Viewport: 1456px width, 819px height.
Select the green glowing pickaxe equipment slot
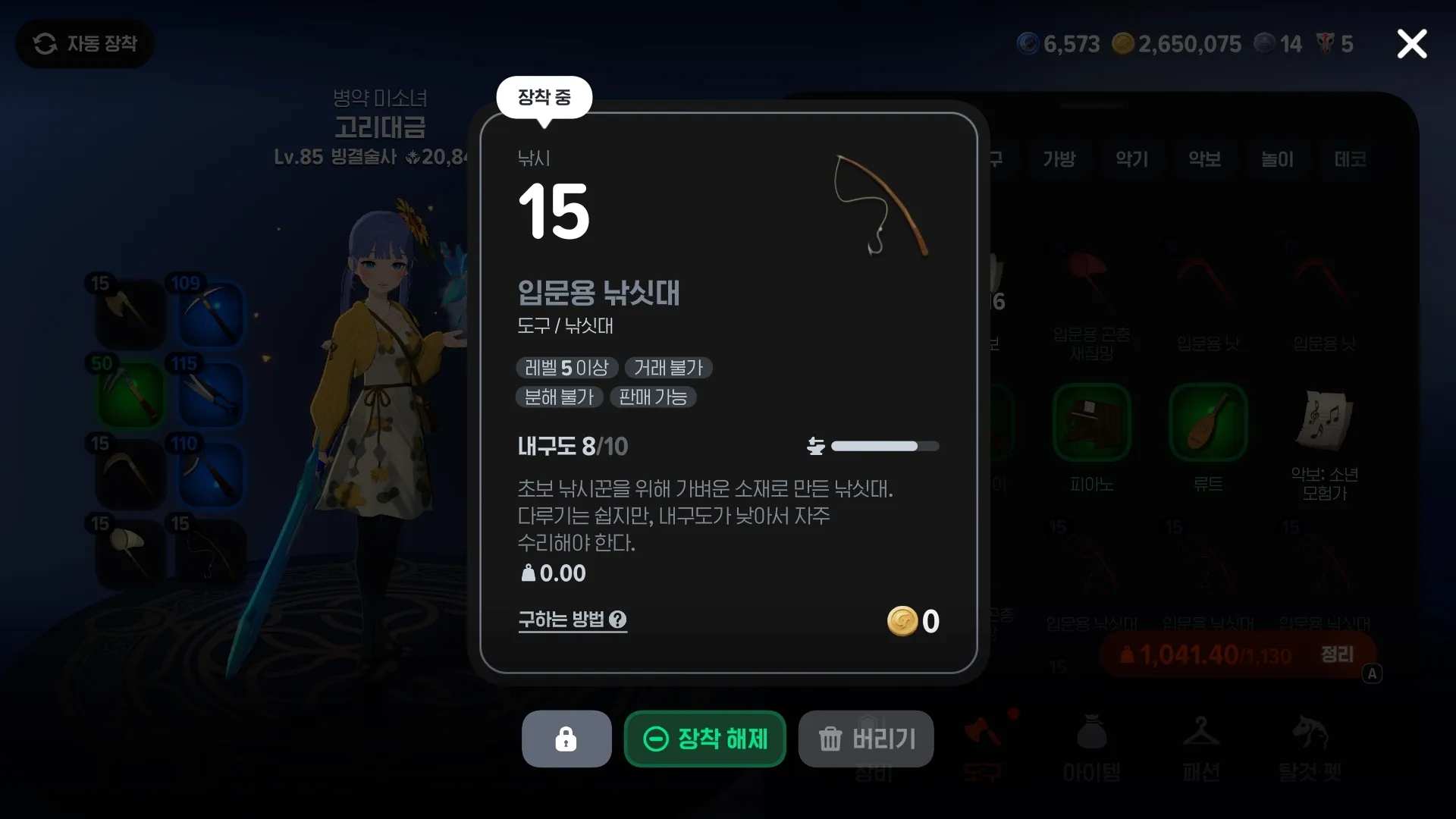(x=129, y=394)
